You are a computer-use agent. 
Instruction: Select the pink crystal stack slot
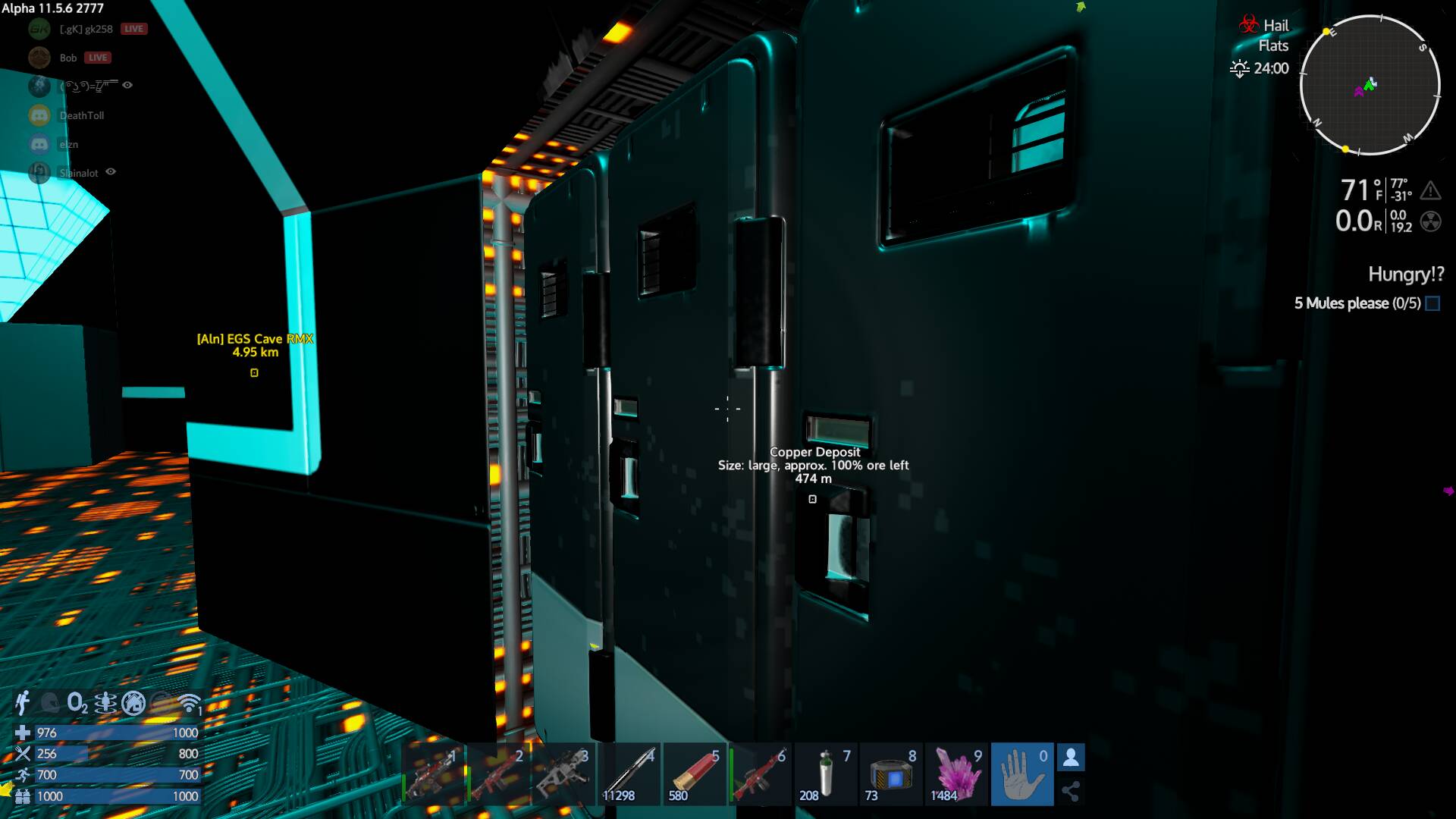pos(956,775)
